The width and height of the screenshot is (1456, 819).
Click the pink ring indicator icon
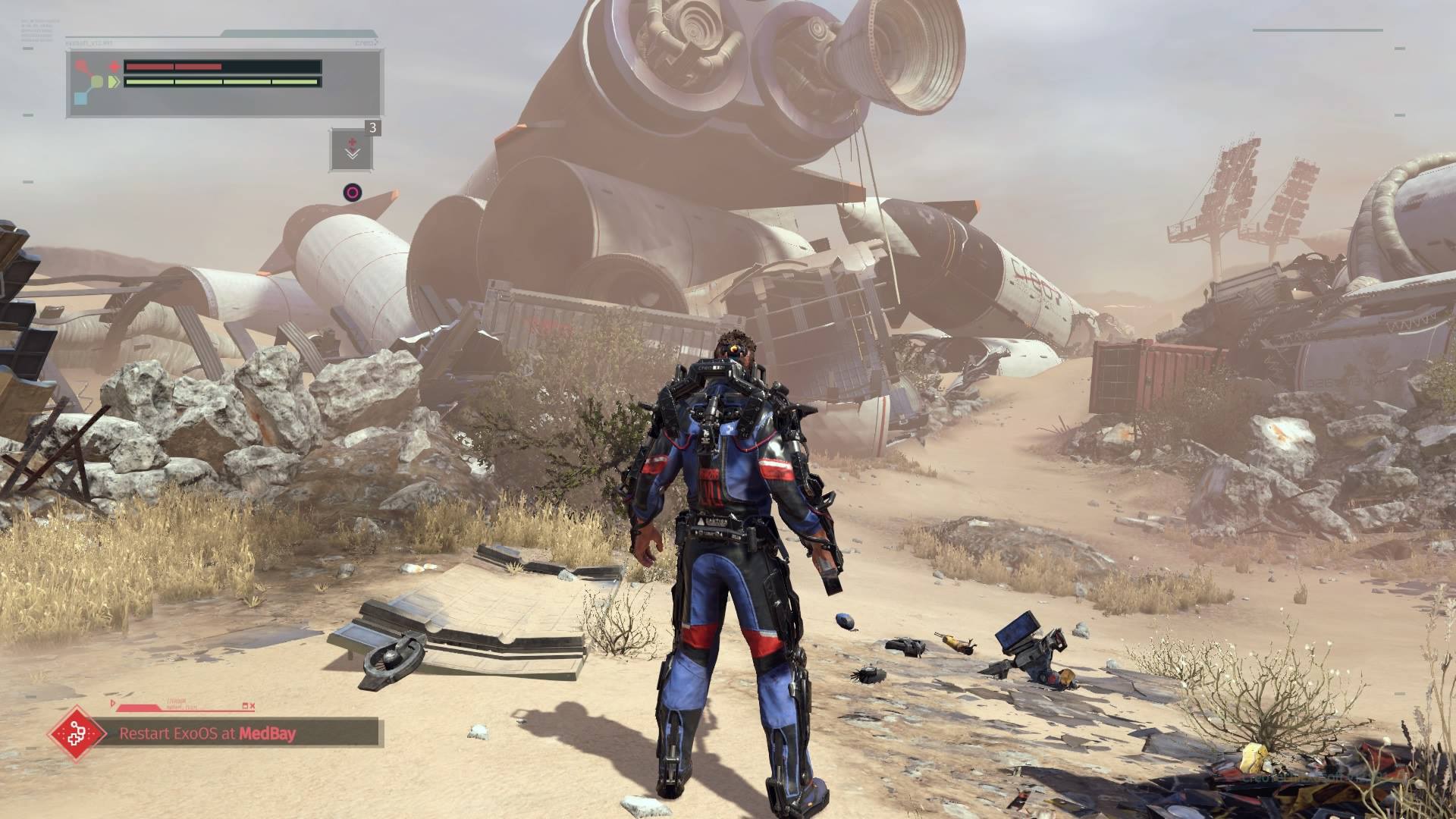352,192
